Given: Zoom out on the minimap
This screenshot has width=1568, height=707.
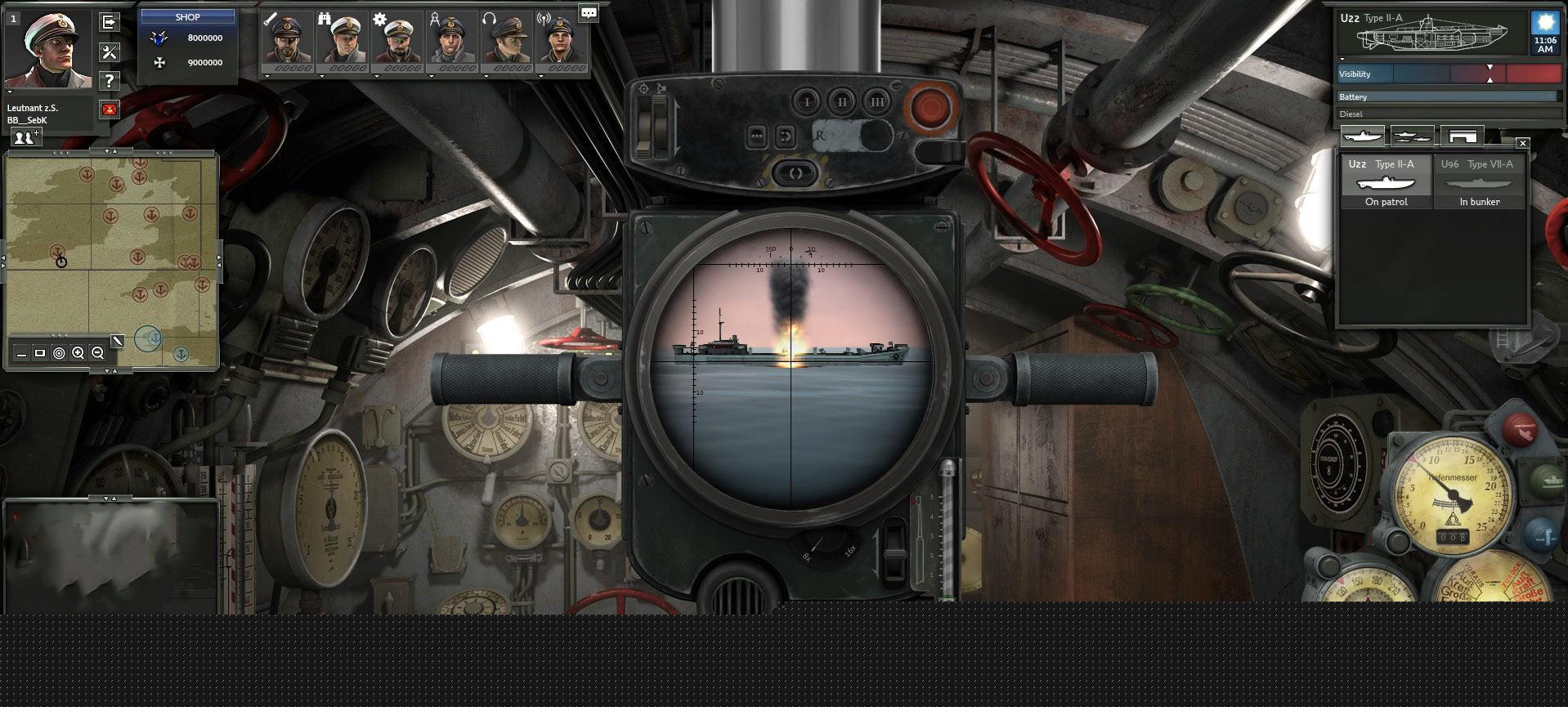Looking at the screenshot, I should point(97,353).
